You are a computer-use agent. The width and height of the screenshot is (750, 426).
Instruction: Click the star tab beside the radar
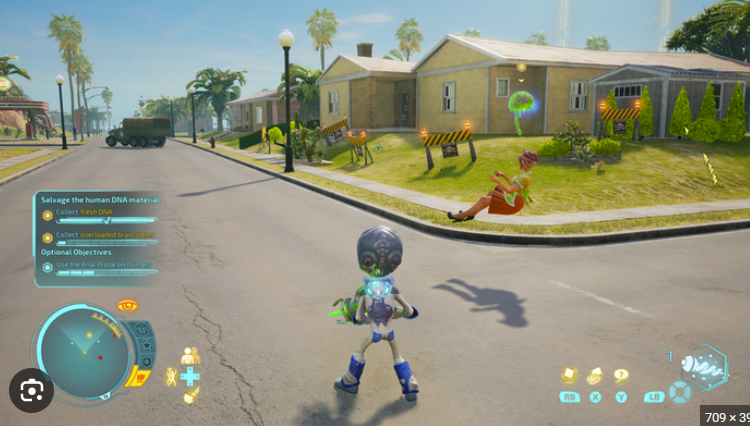click(x=147, y=347)
